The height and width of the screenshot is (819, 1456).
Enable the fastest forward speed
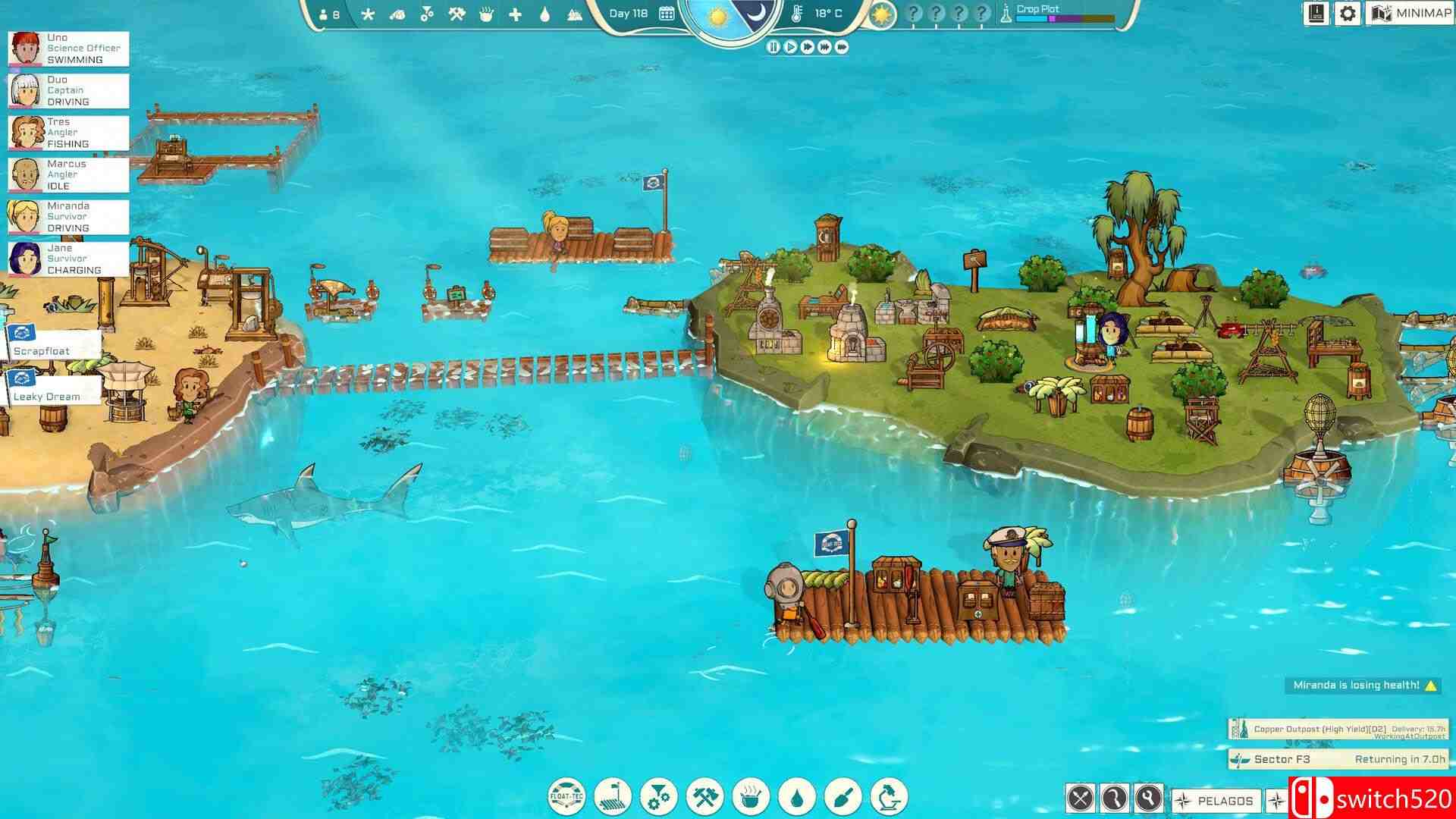(x=842, y=47)
